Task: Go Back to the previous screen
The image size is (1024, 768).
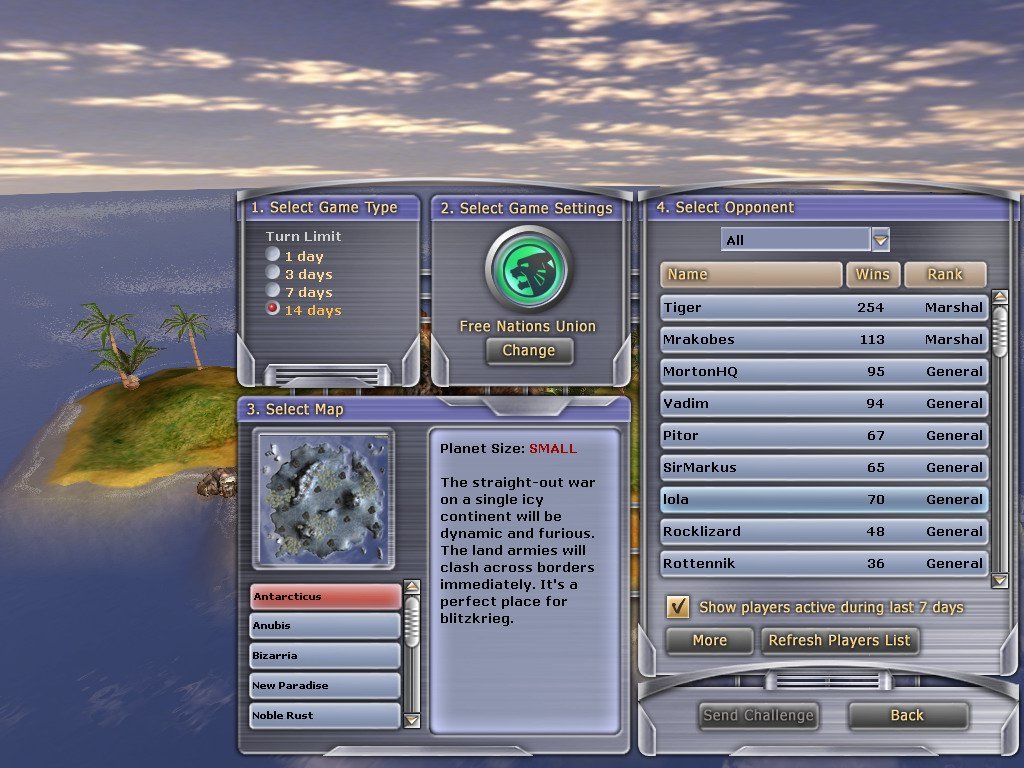Action: click(x=907, y=716)
